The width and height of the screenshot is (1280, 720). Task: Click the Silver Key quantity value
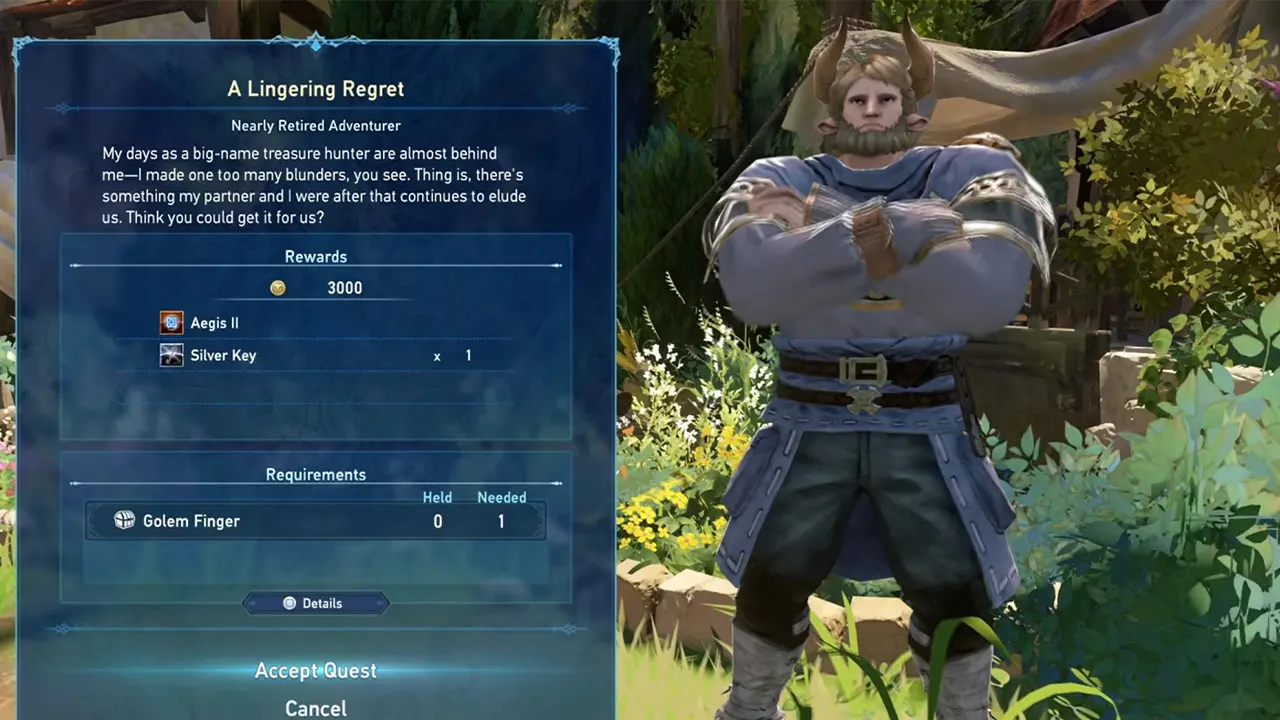467,355
